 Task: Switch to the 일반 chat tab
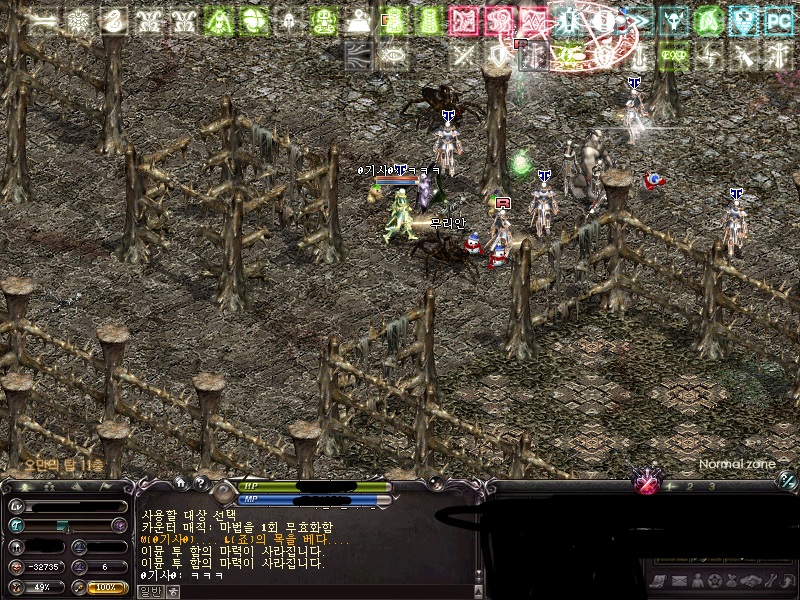click(148, 591)
